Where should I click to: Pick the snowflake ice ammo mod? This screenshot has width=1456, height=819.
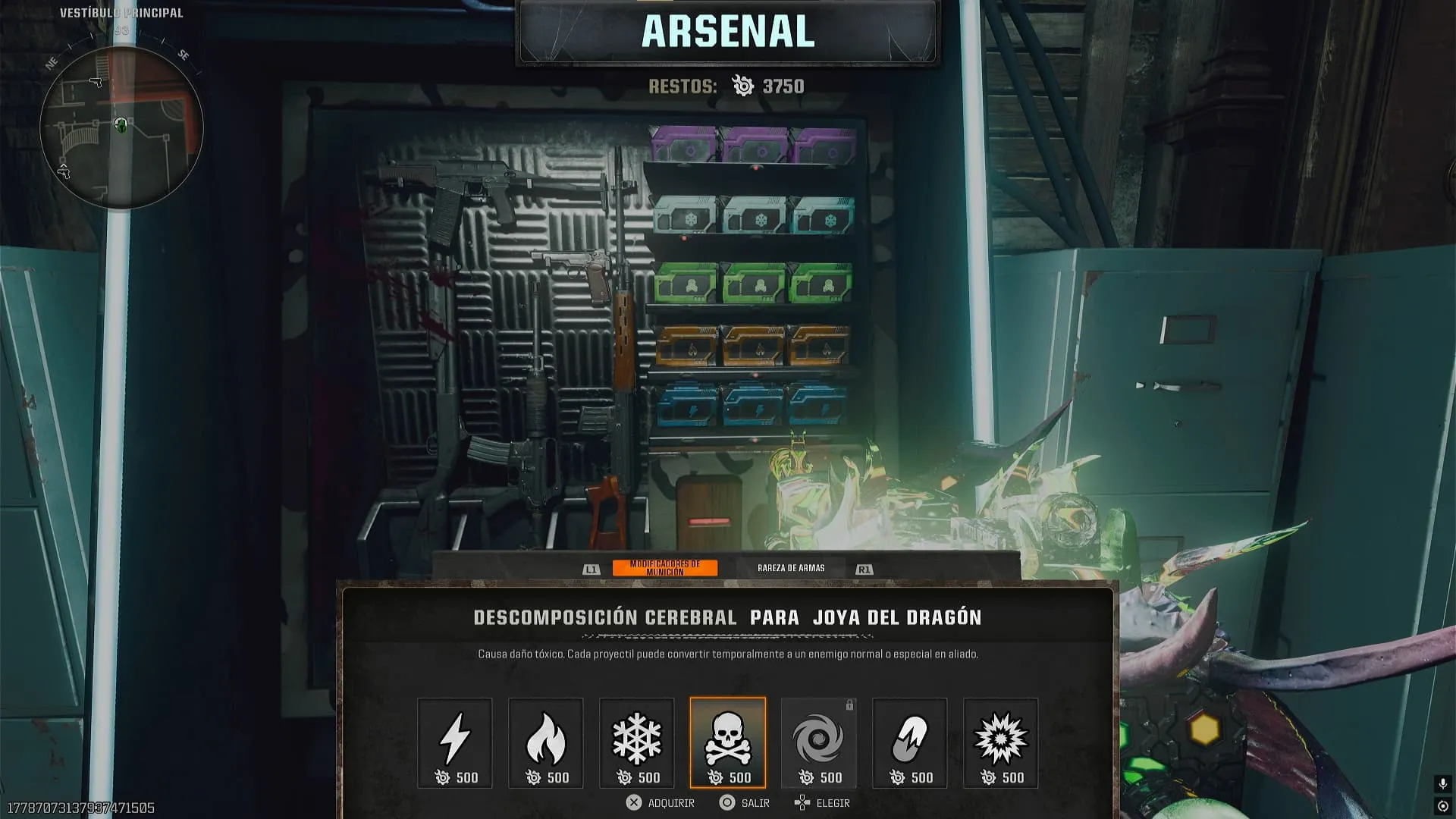coord(637,742)
